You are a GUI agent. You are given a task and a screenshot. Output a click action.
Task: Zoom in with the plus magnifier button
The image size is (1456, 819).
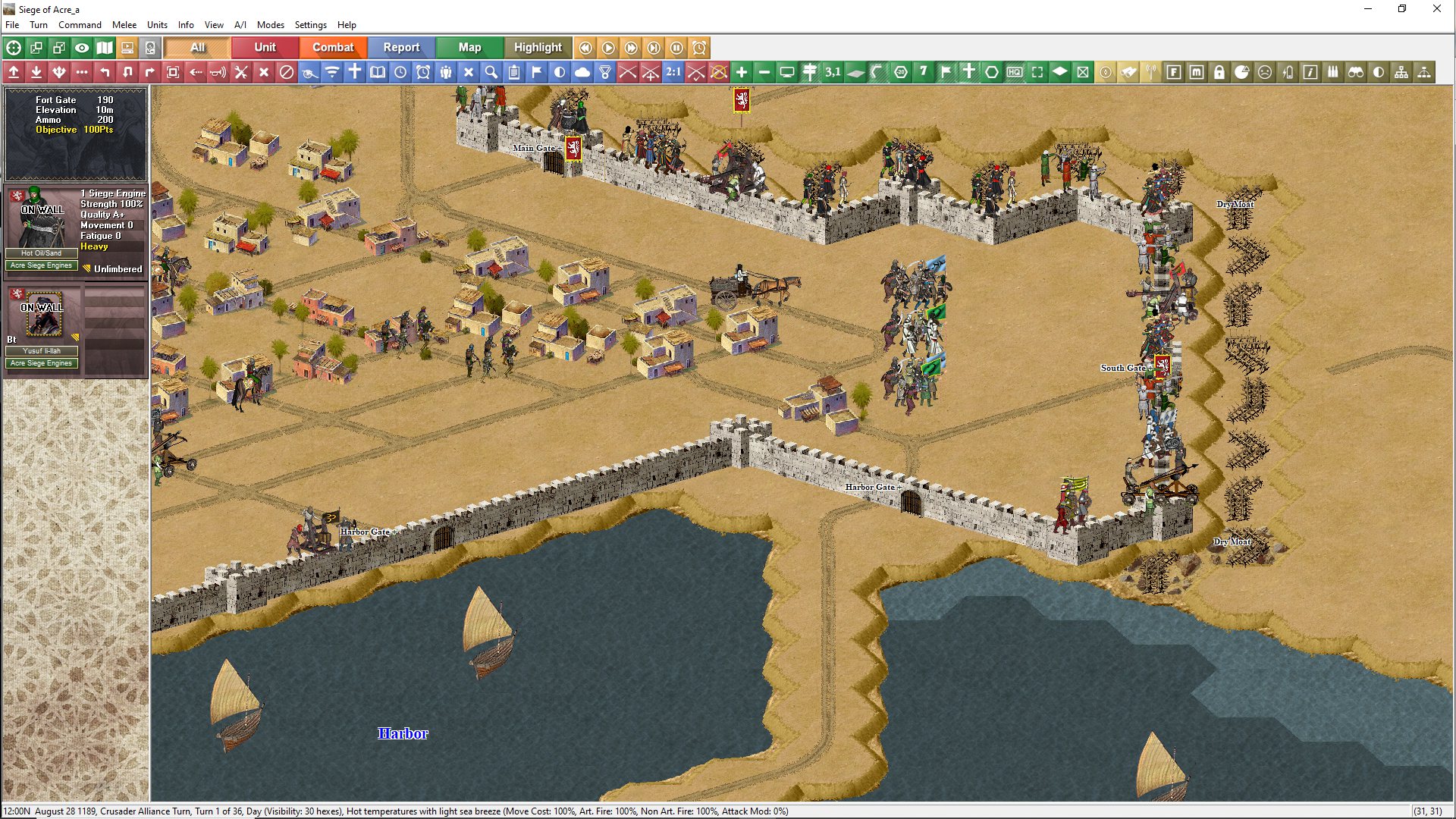[742, 72]
